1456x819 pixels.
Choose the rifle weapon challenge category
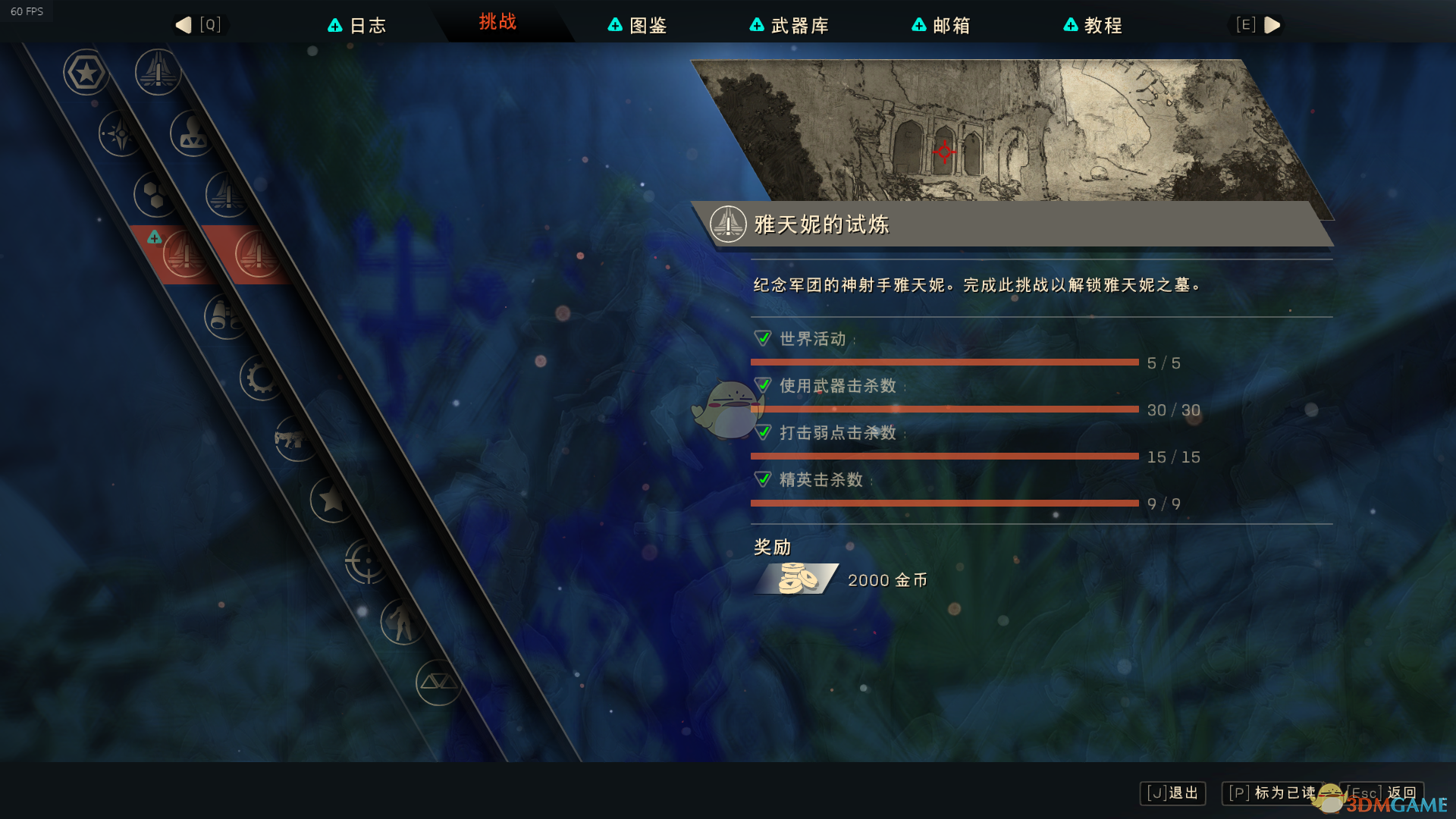(295, 438)
